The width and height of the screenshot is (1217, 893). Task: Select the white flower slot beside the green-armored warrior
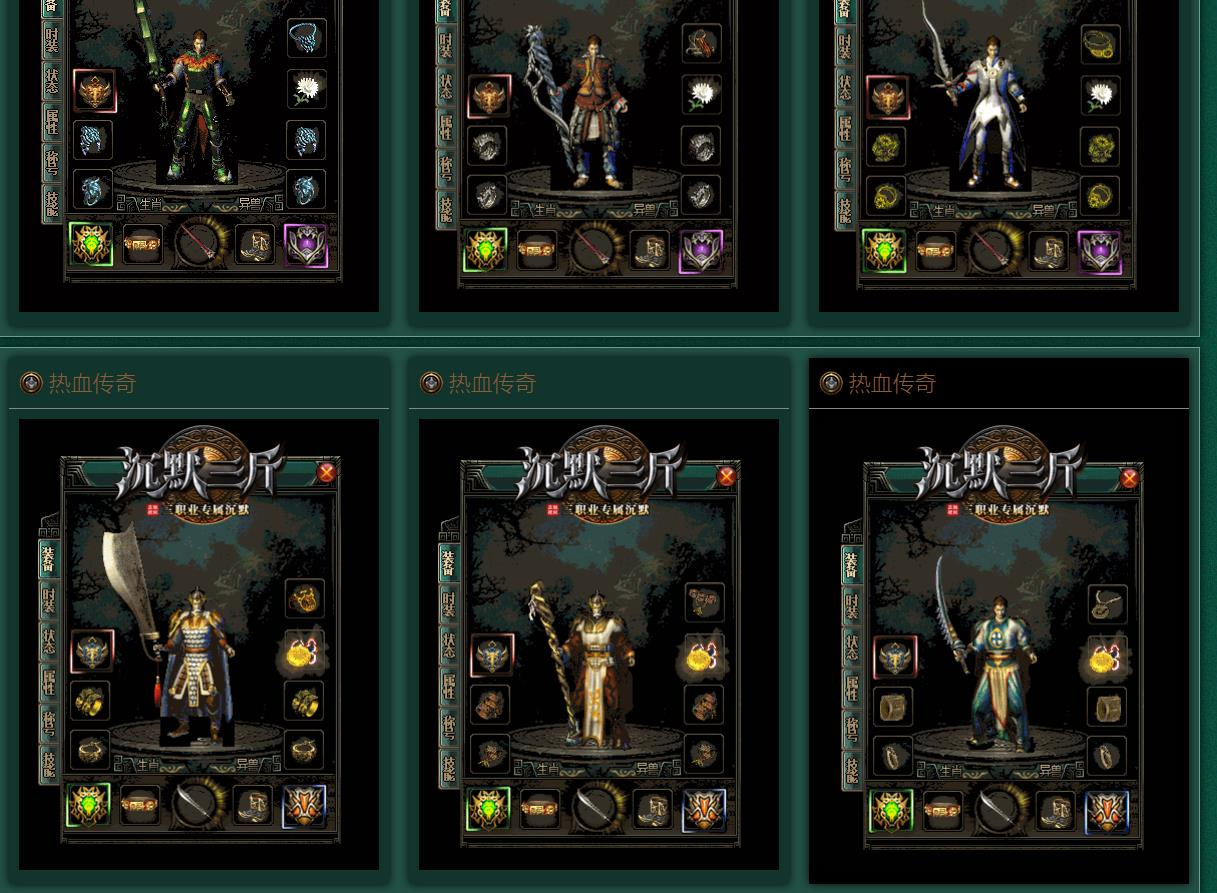[306, 89]
